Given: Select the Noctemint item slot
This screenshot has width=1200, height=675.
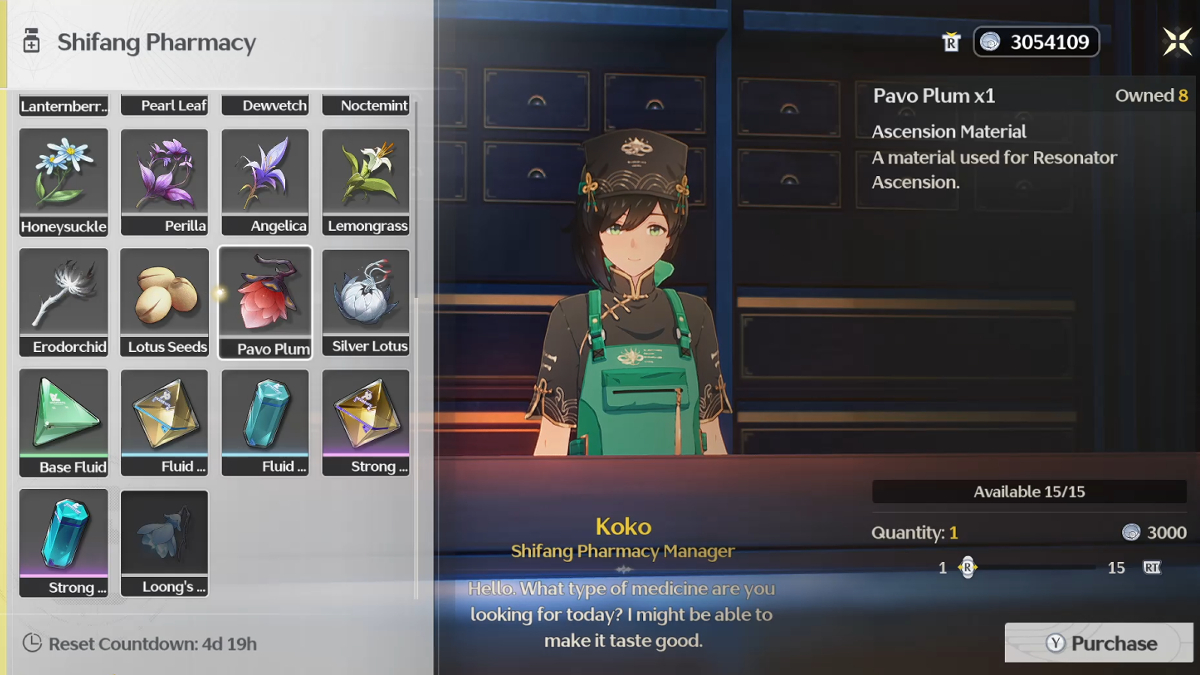Looking at the screenshot, I should point(366,105).
